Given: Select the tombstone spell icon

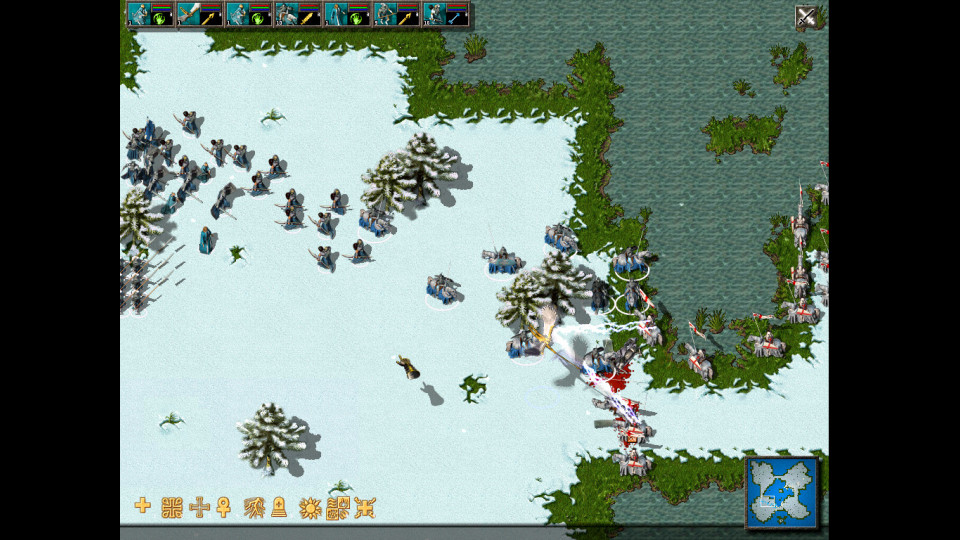Looking at the screenshot, I should [280, 507].
